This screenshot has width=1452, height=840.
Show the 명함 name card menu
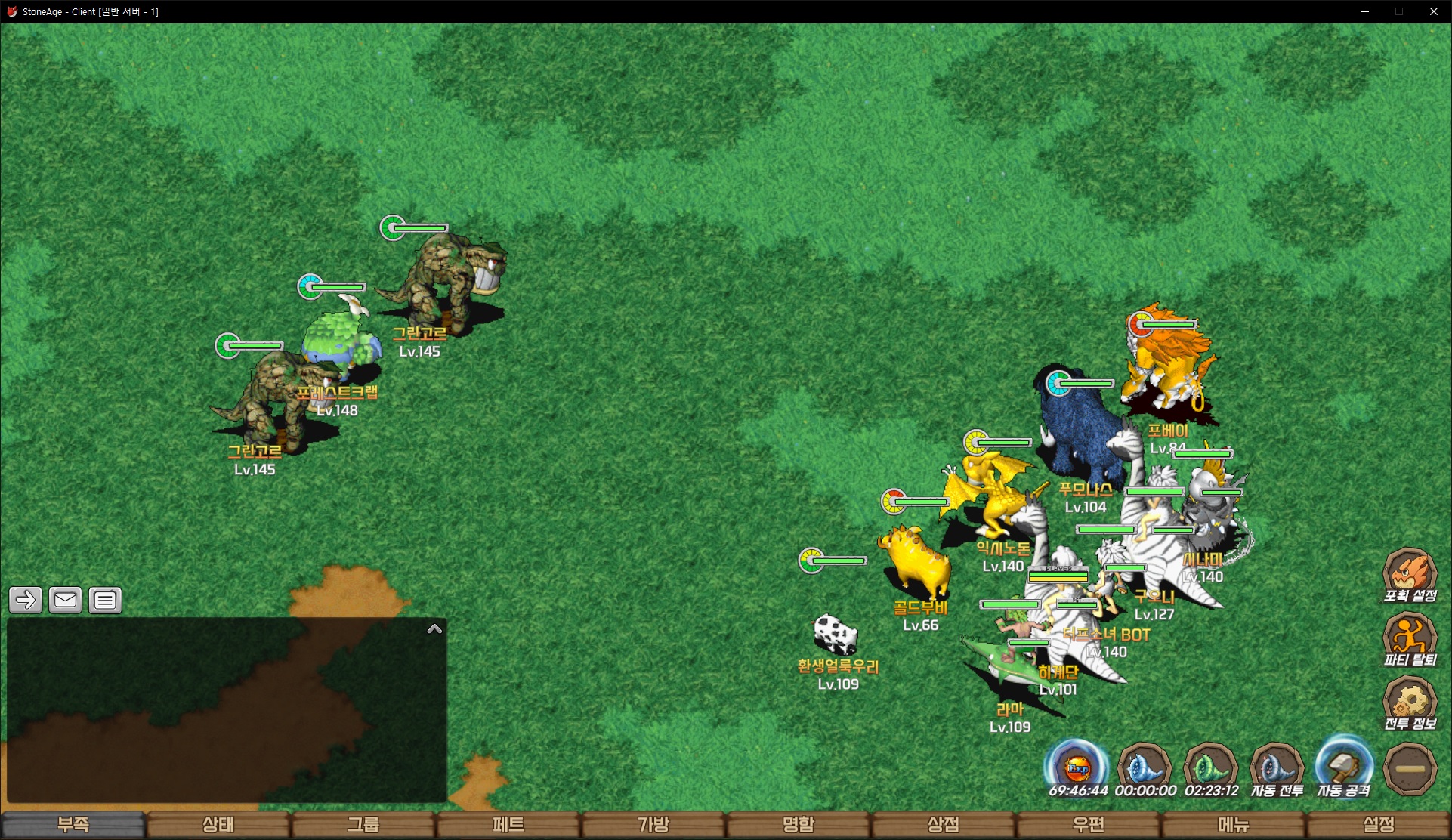[x=798, y=824]
